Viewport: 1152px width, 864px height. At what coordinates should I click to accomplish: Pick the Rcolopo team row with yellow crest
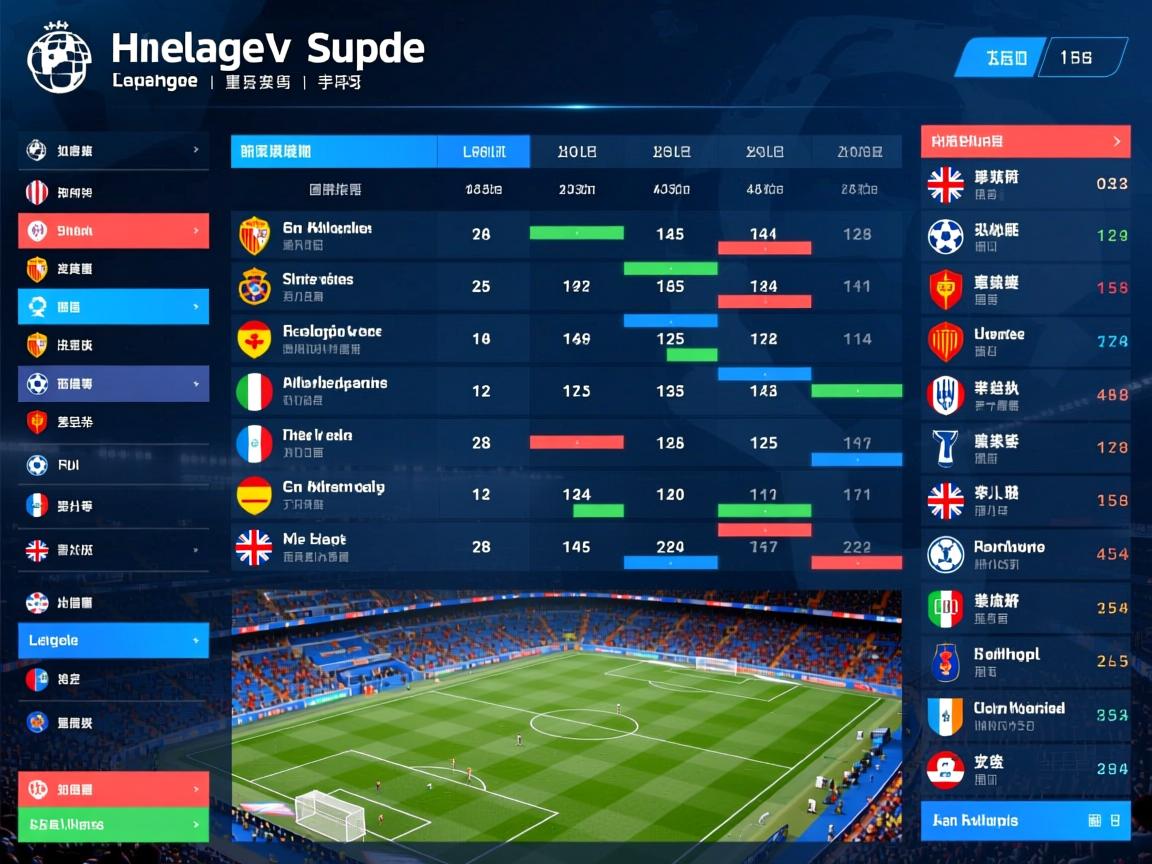coord(566,339)
